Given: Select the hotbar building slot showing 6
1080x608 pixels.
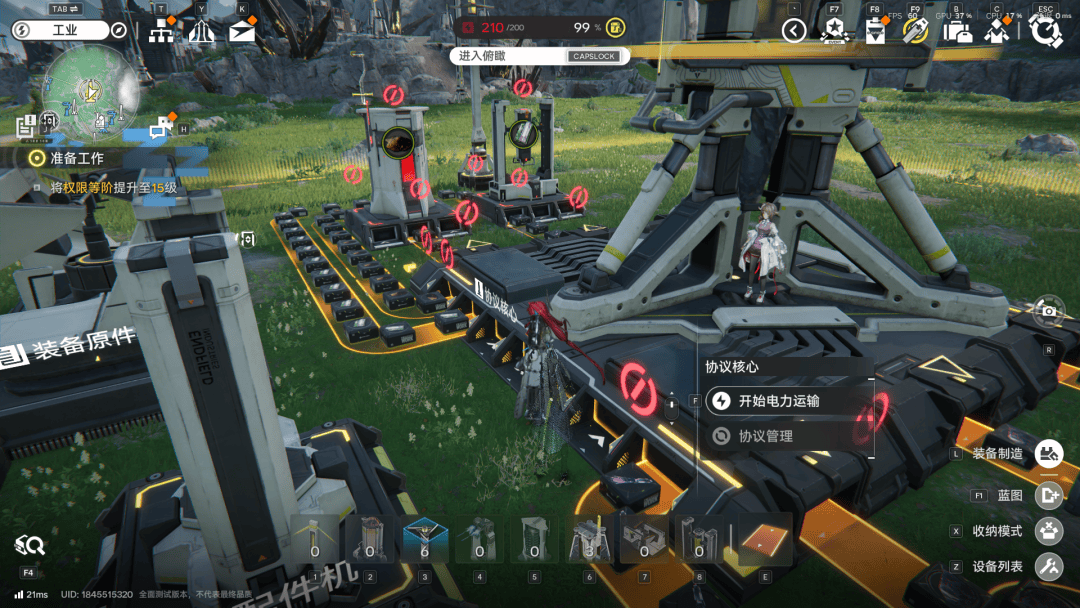Looking at the screenshot, I should pos(423,540).
